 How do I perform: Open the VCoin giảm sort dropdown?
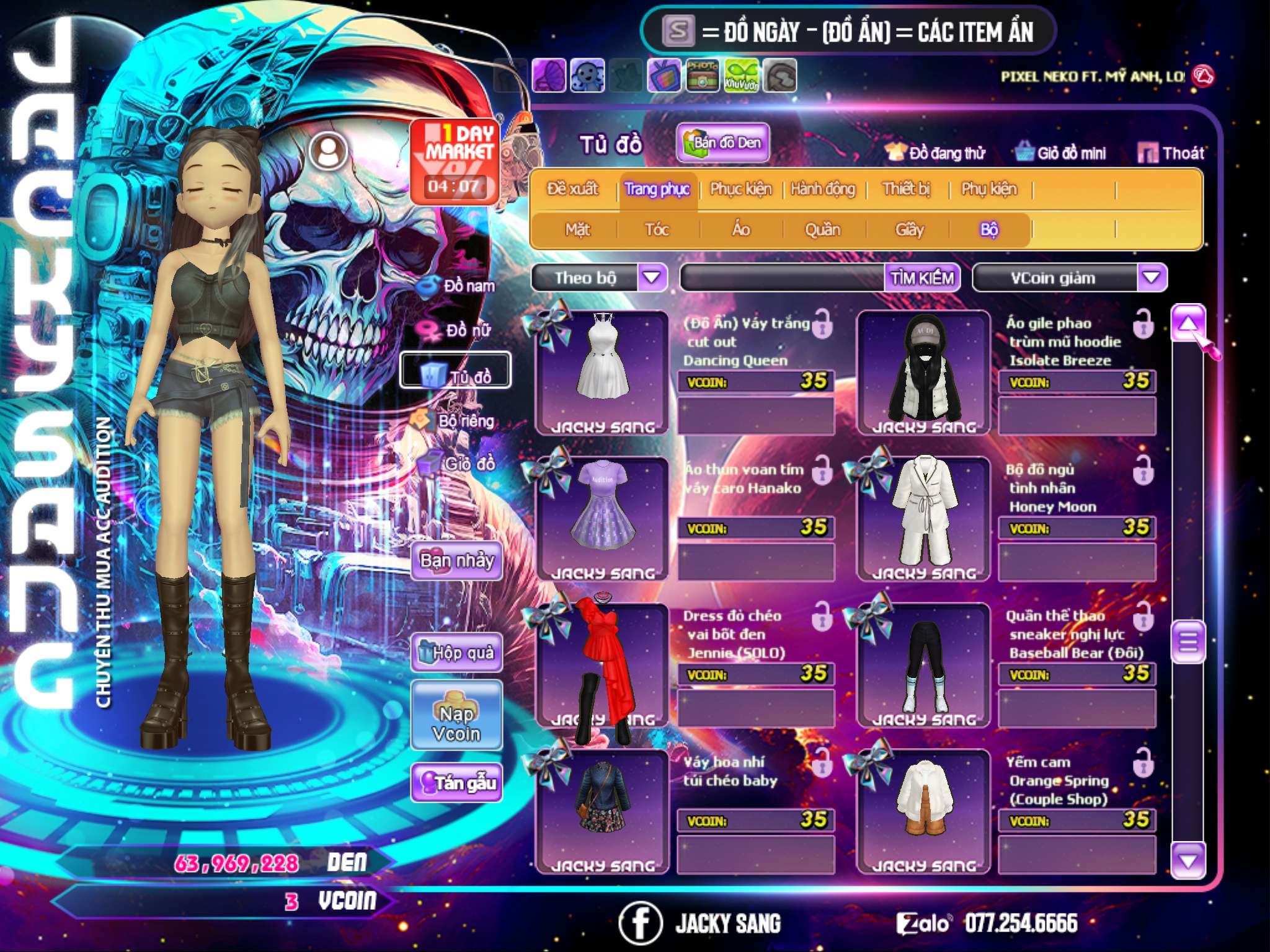1152,277
